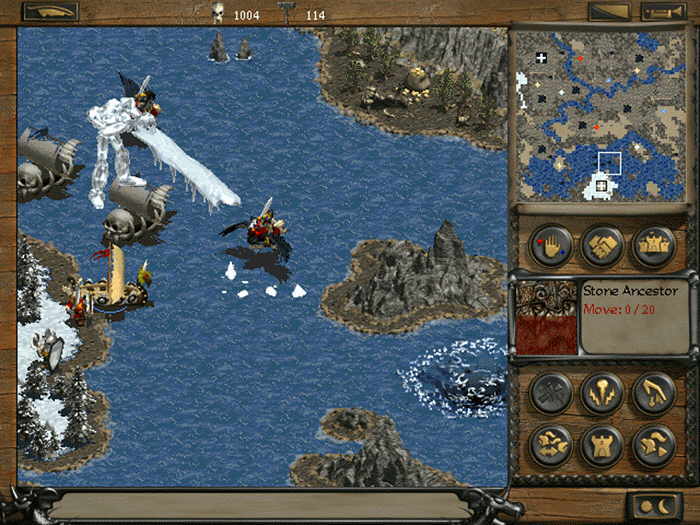Click the tower icon button
The image size is (700, 525).
pyautogui.click(x=602, y=445)
